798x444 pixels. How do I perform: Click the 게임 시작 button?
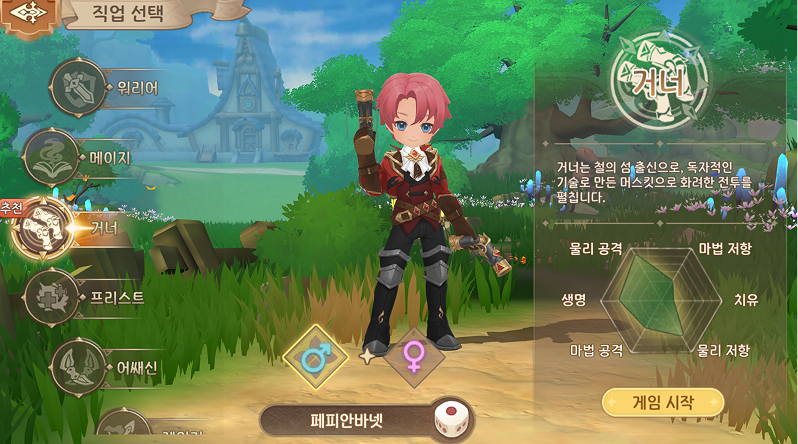point(662,403)
